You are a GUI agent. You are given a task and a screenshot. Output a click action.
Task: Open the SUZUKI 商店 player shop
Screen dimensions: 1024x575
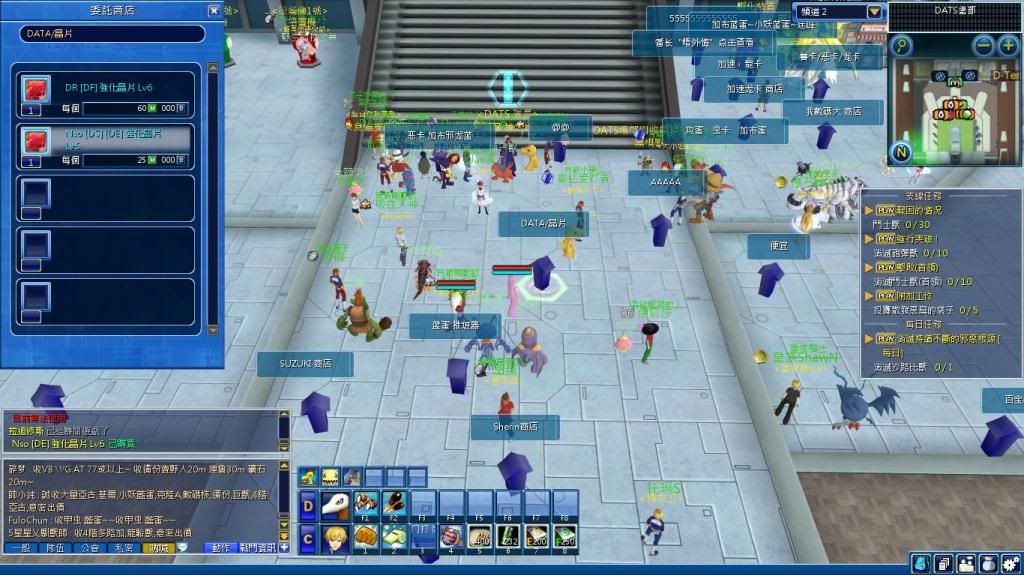305,364
